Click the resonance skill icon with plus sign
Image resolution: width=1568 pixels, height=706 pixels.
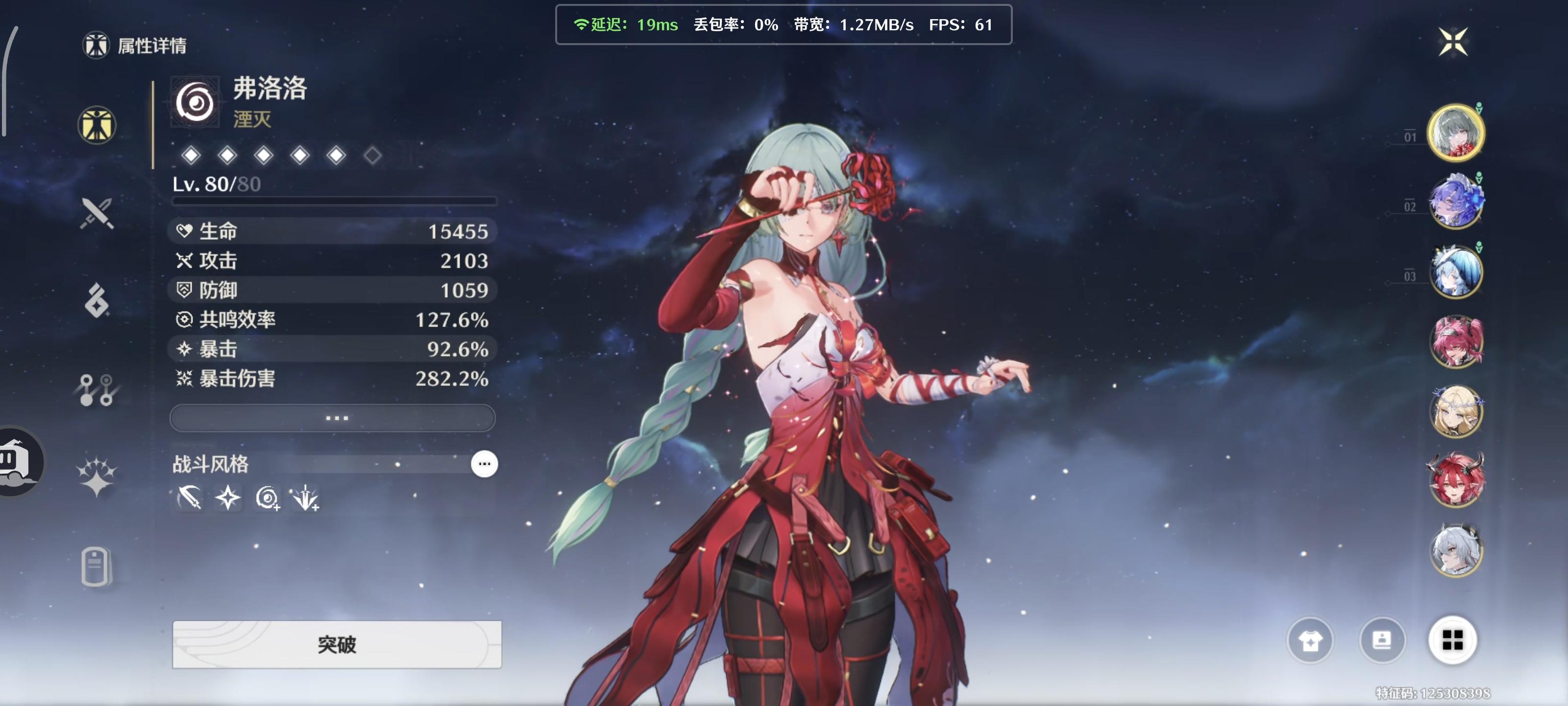(x=268, y=498)
